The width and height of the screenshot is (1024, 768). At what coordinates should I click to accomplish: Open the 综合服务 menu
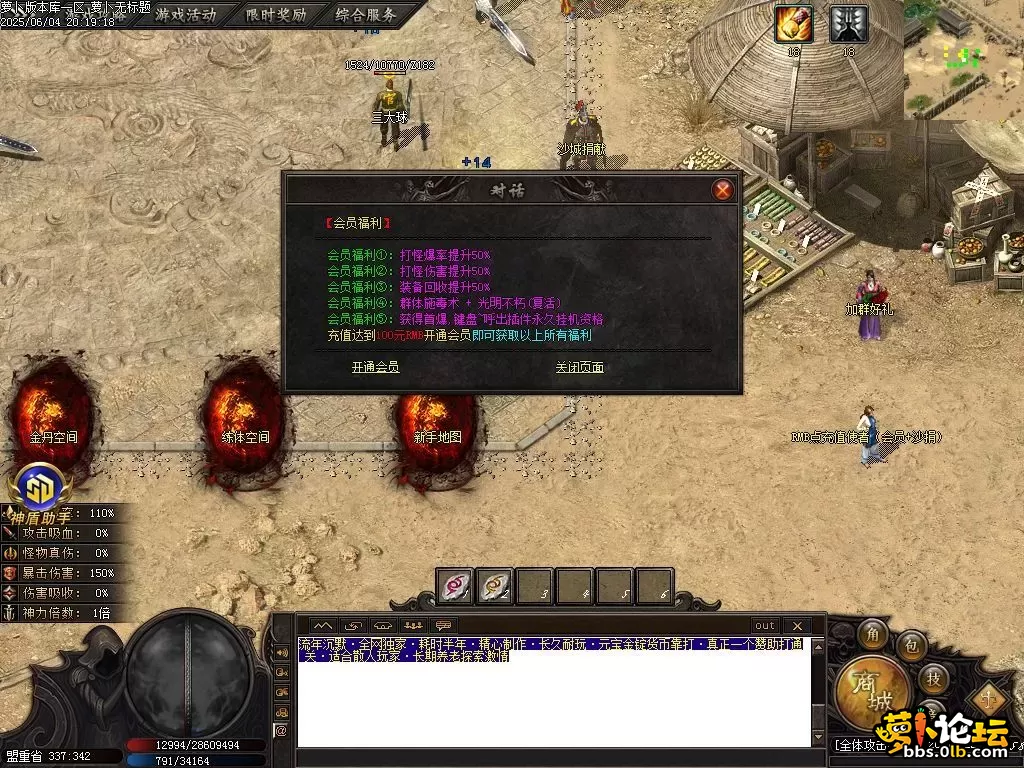(365, 15)
